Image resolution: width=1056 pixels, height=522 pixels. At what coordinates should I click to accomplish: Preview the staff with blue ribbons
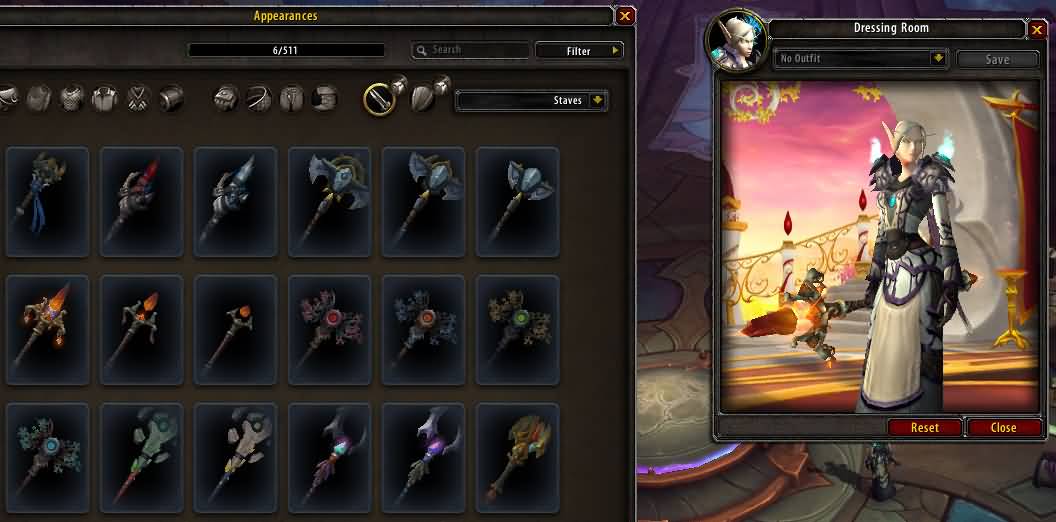point(47,202)
